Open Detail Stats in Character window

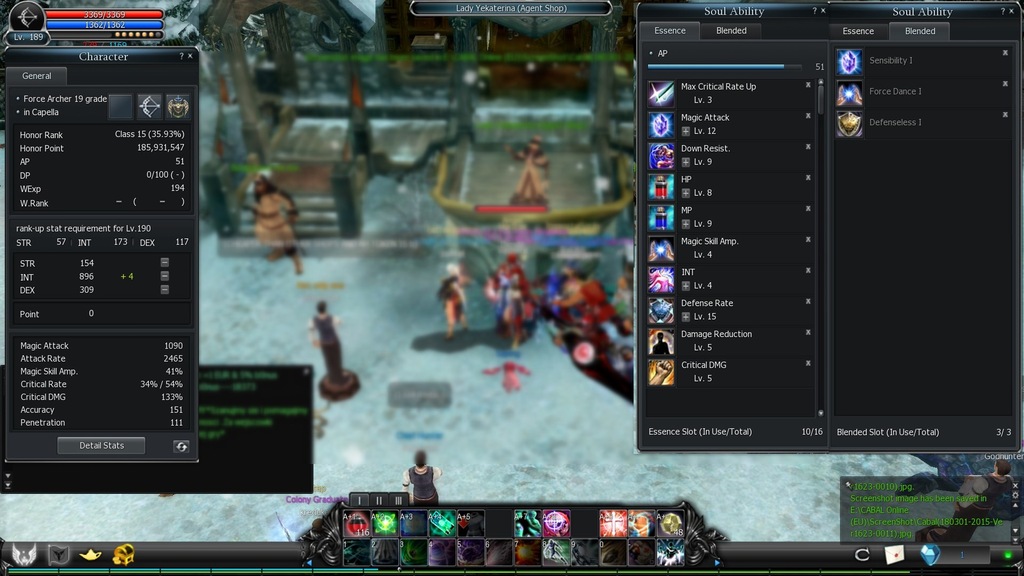click(x=101, y=445)
